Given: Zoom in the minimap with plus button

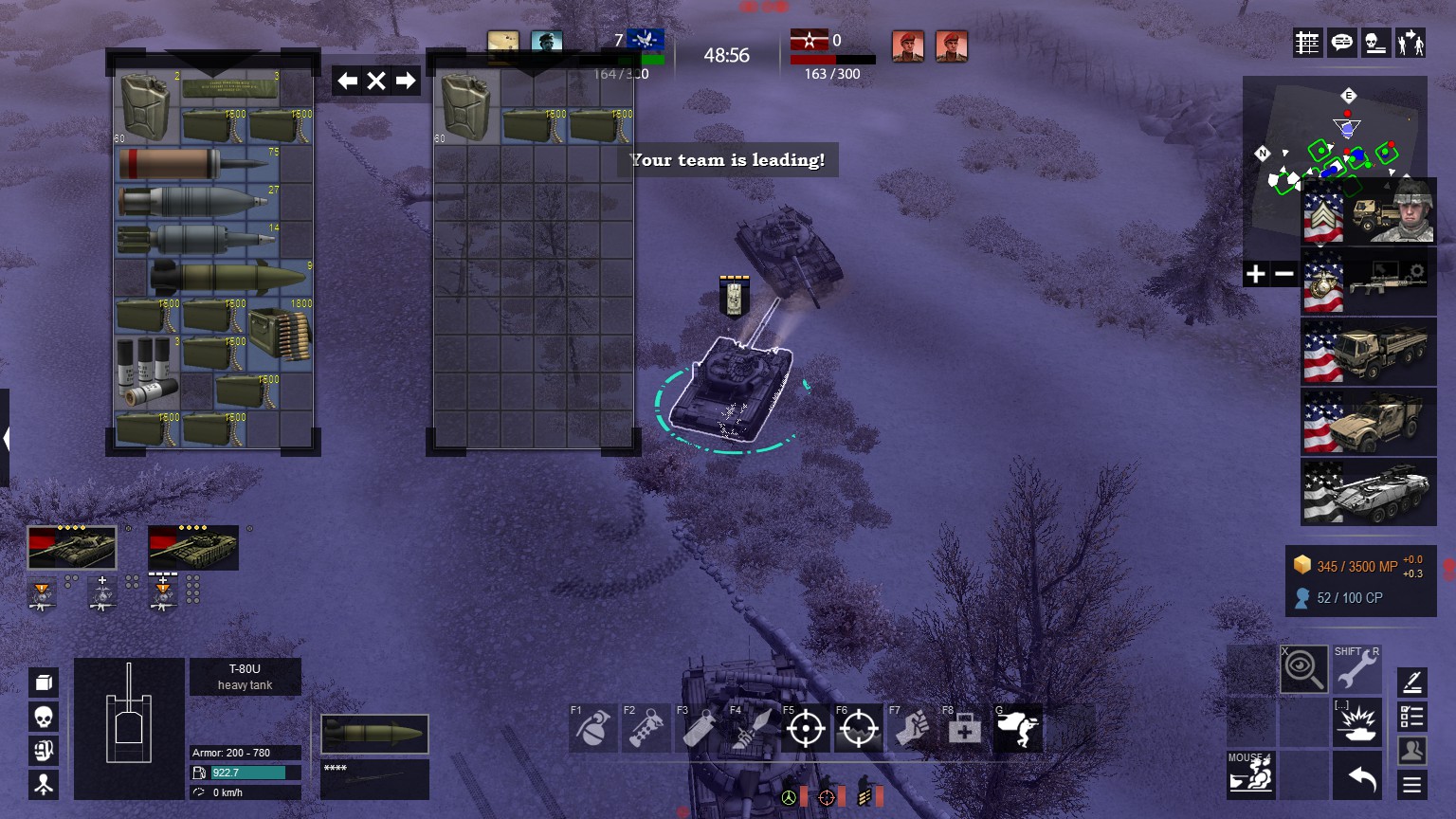Looking at the screenshot, I should (1256, 274).
